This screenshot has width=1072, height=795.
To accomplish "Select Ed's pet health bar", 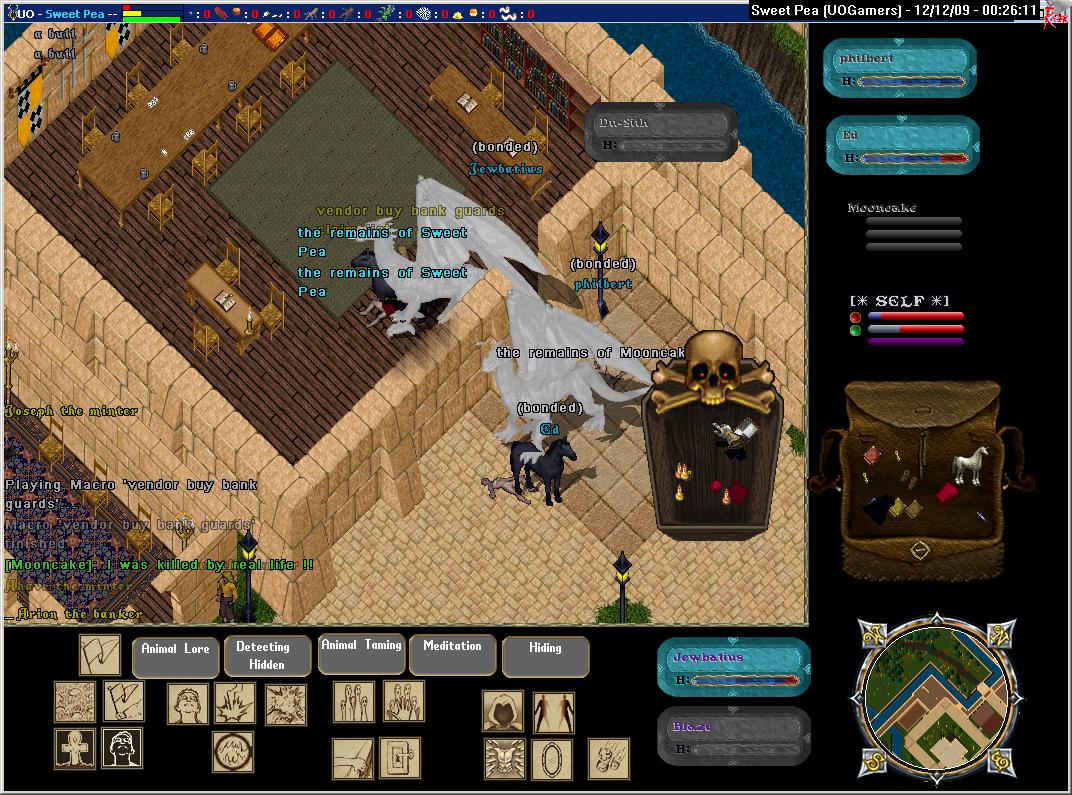I will [x=902, y=146].
